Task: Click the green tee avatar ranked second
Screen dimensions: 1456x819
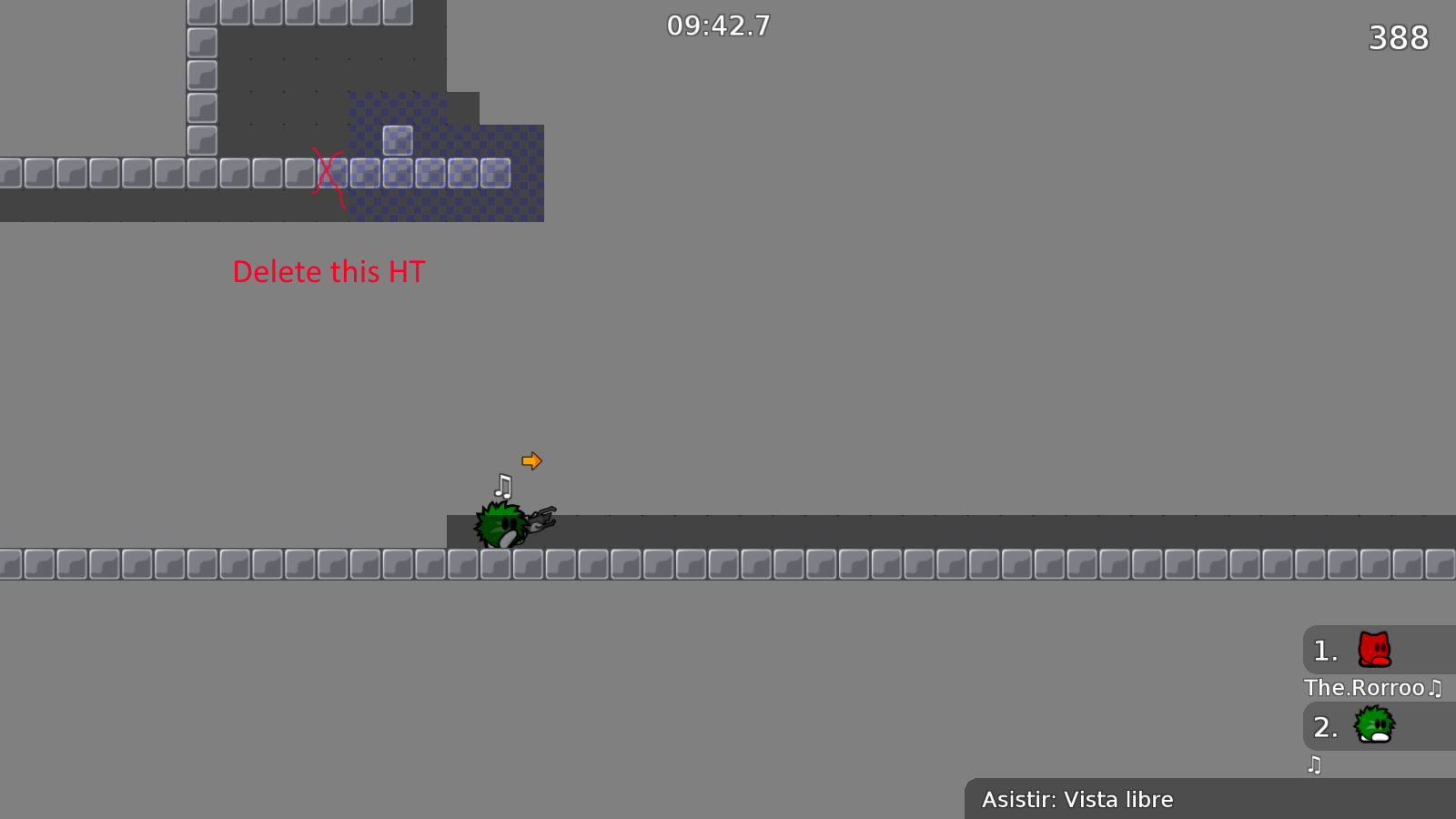Action: click(x=1372, y=725)
